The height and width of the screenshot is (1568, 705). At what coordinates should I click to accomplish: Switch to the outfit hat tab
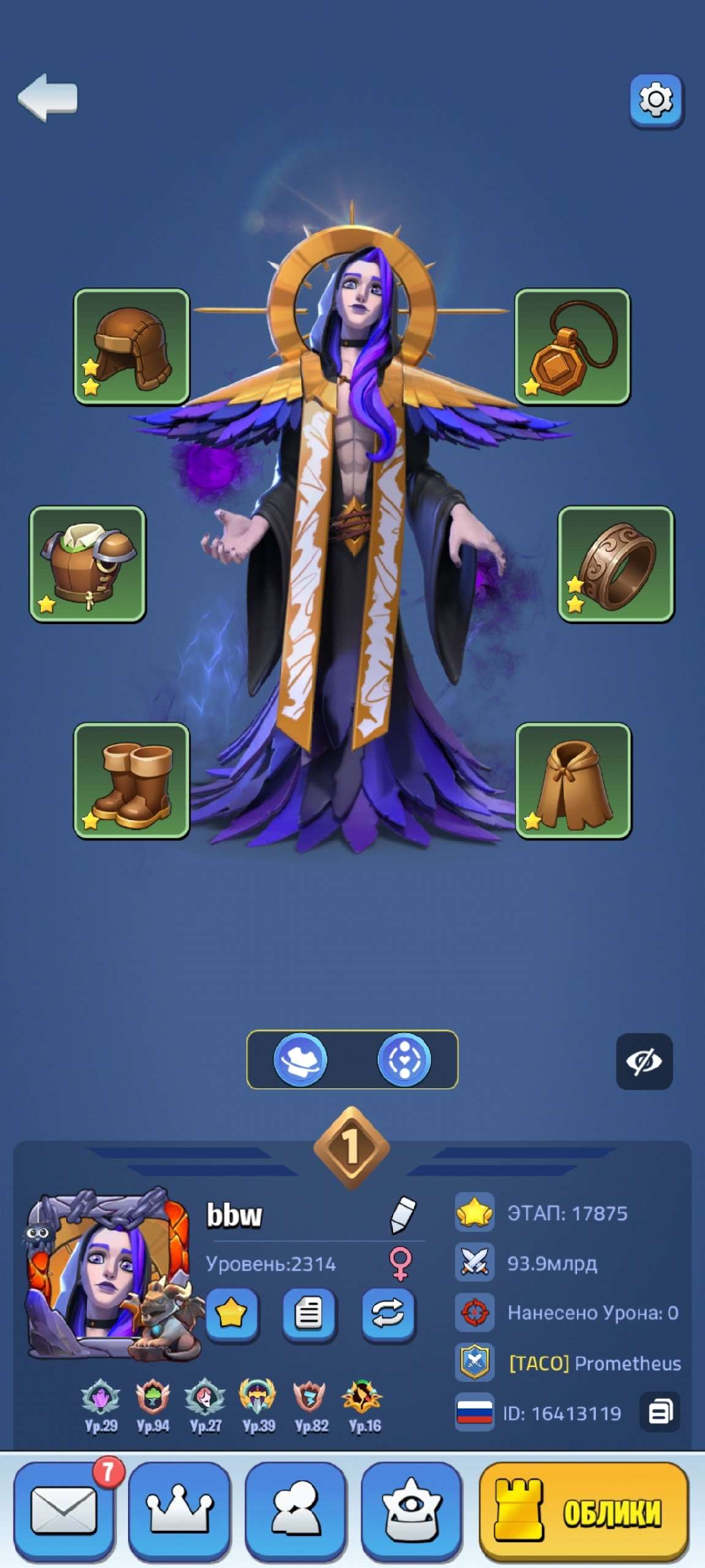[x=300, y=1059]
